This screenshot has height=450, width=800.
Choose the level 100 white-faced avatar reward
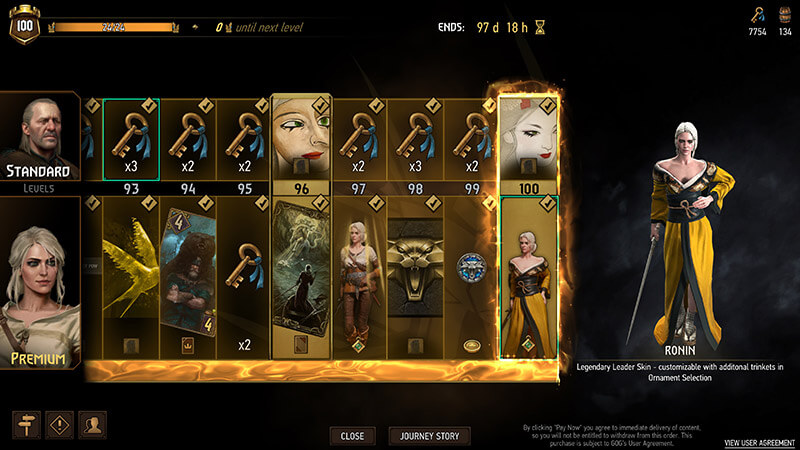click(x=526, y=138)
